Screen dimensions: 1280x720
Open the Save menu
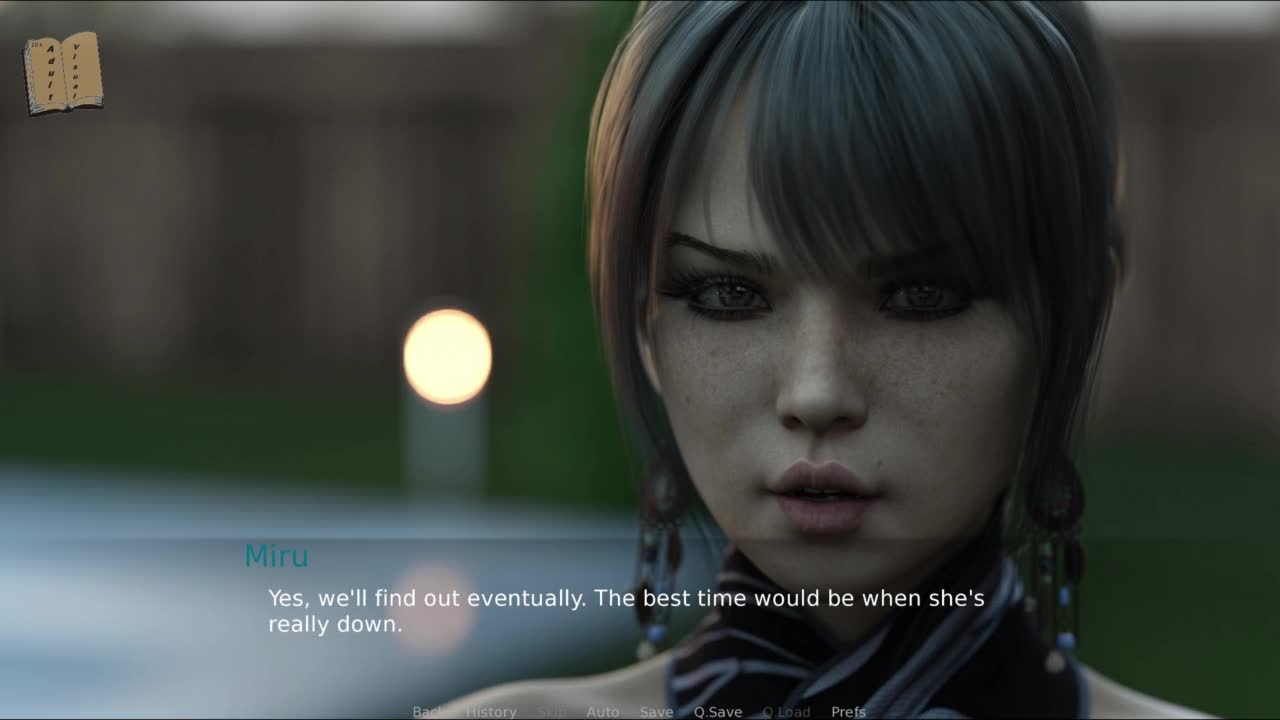coord(656,712)
